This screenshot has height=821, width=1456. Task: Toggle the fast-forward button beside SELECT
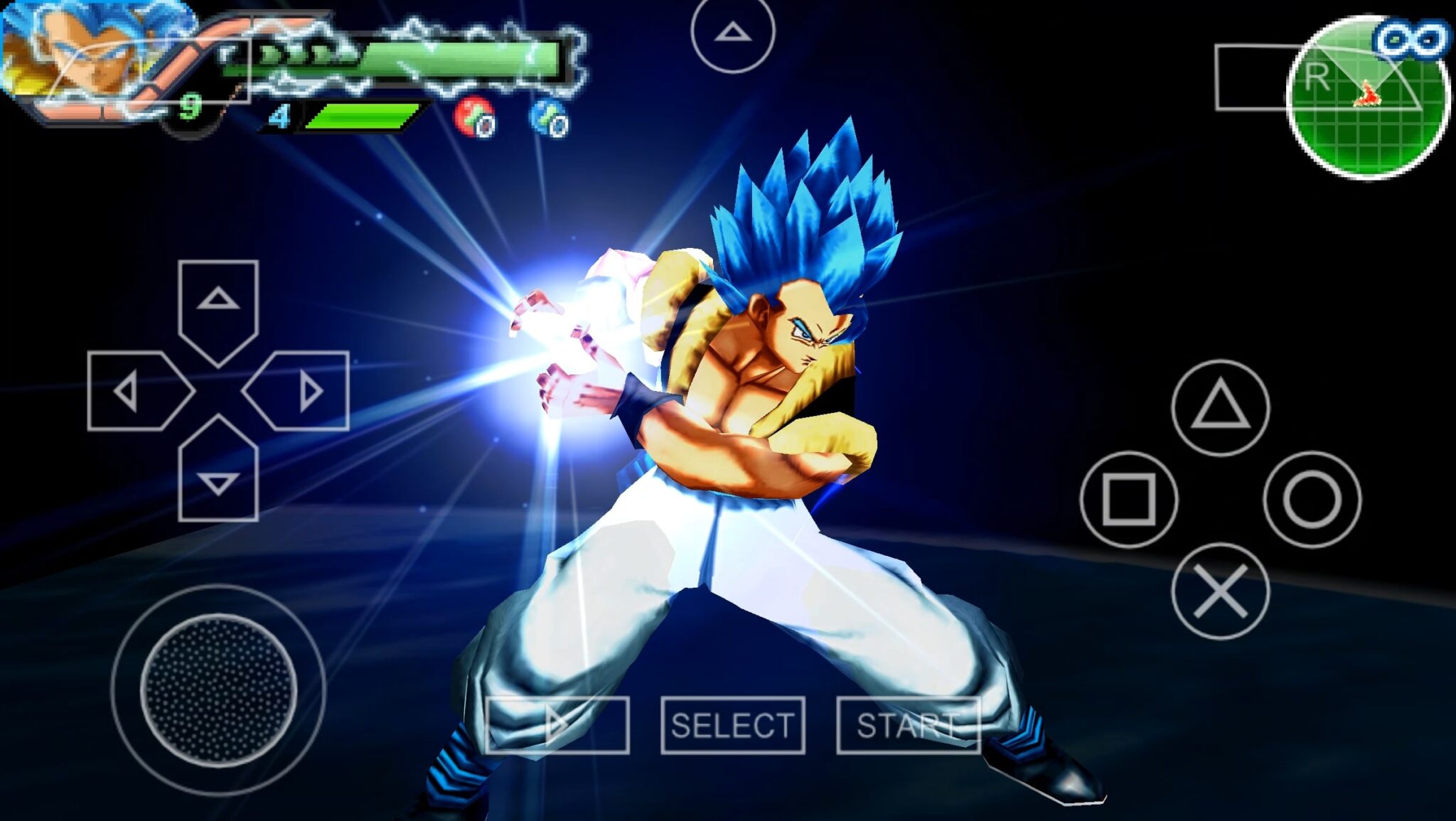[557, 725]
